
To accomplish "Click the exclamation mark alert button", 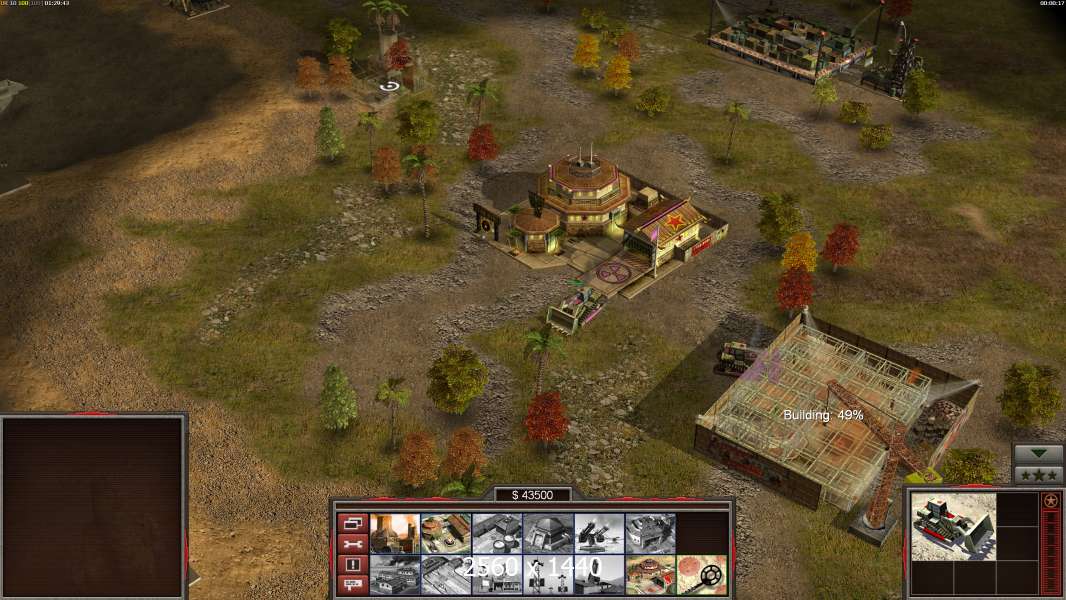I will coord(352,565).
